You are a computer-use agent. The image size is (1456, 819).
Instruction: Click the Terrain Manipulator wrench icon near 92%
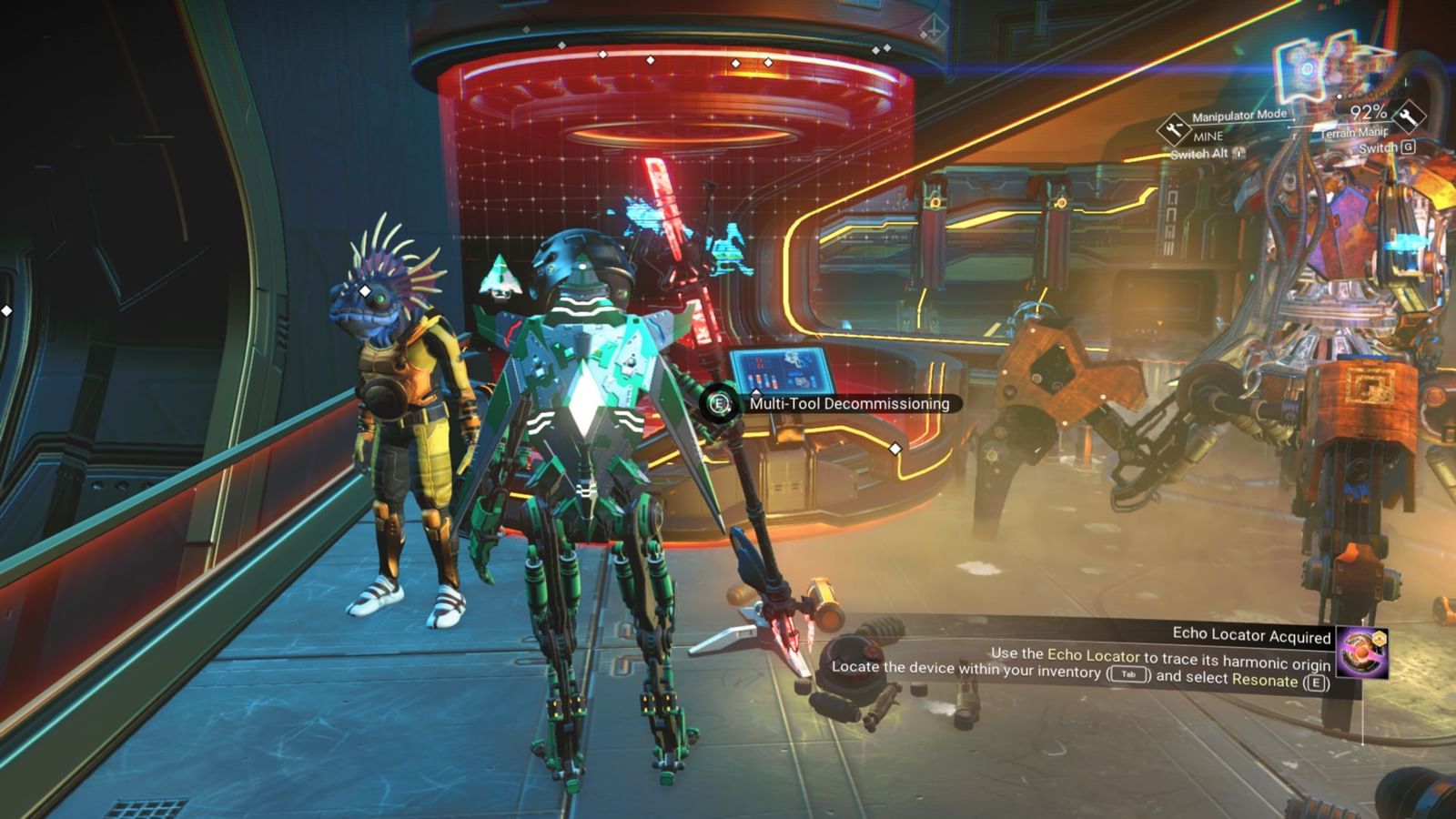click(x=1410, y=116)
